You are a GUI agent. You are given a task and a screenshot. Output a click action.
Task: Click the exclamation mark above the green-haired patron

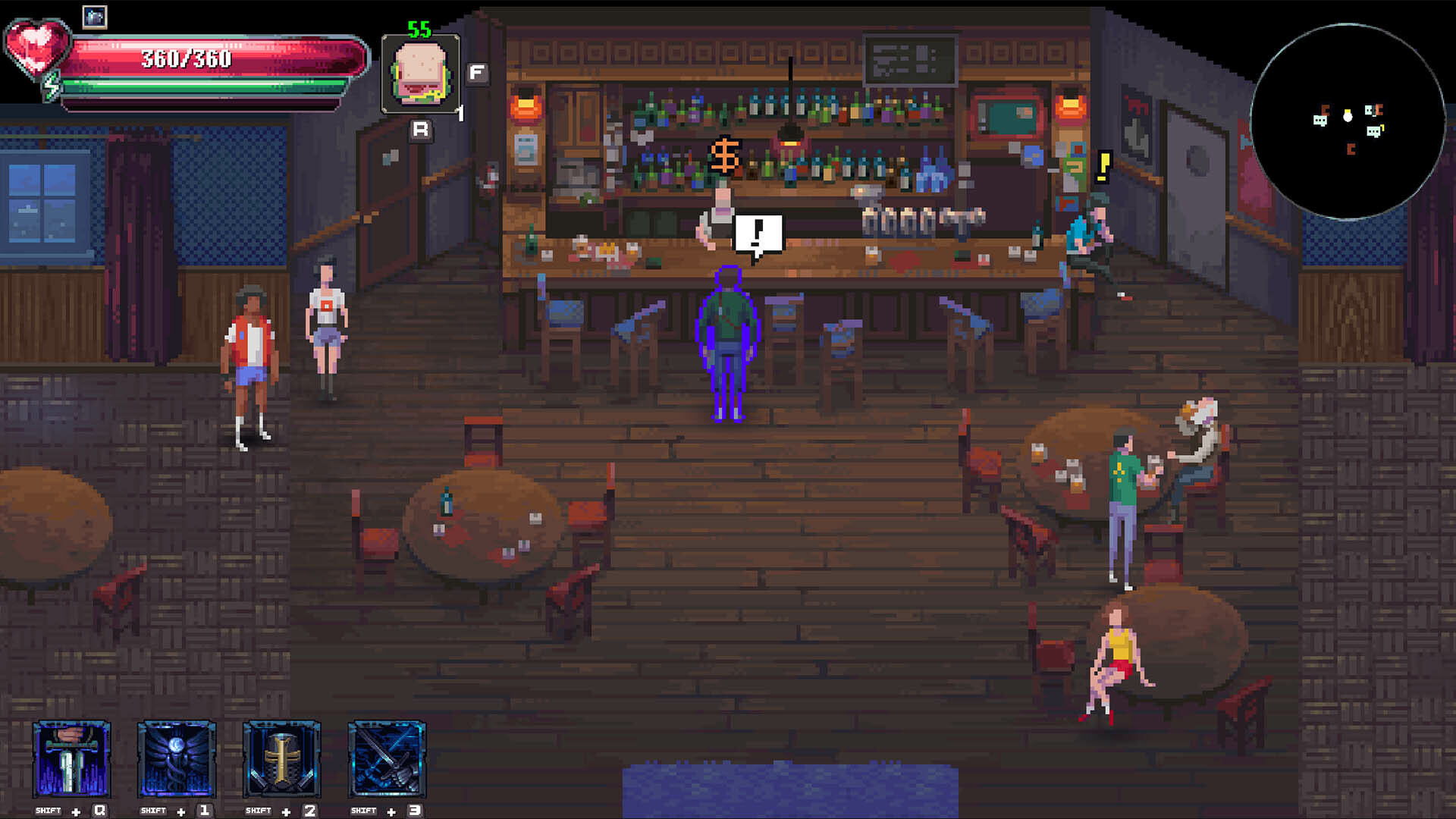pos(1103,168)
